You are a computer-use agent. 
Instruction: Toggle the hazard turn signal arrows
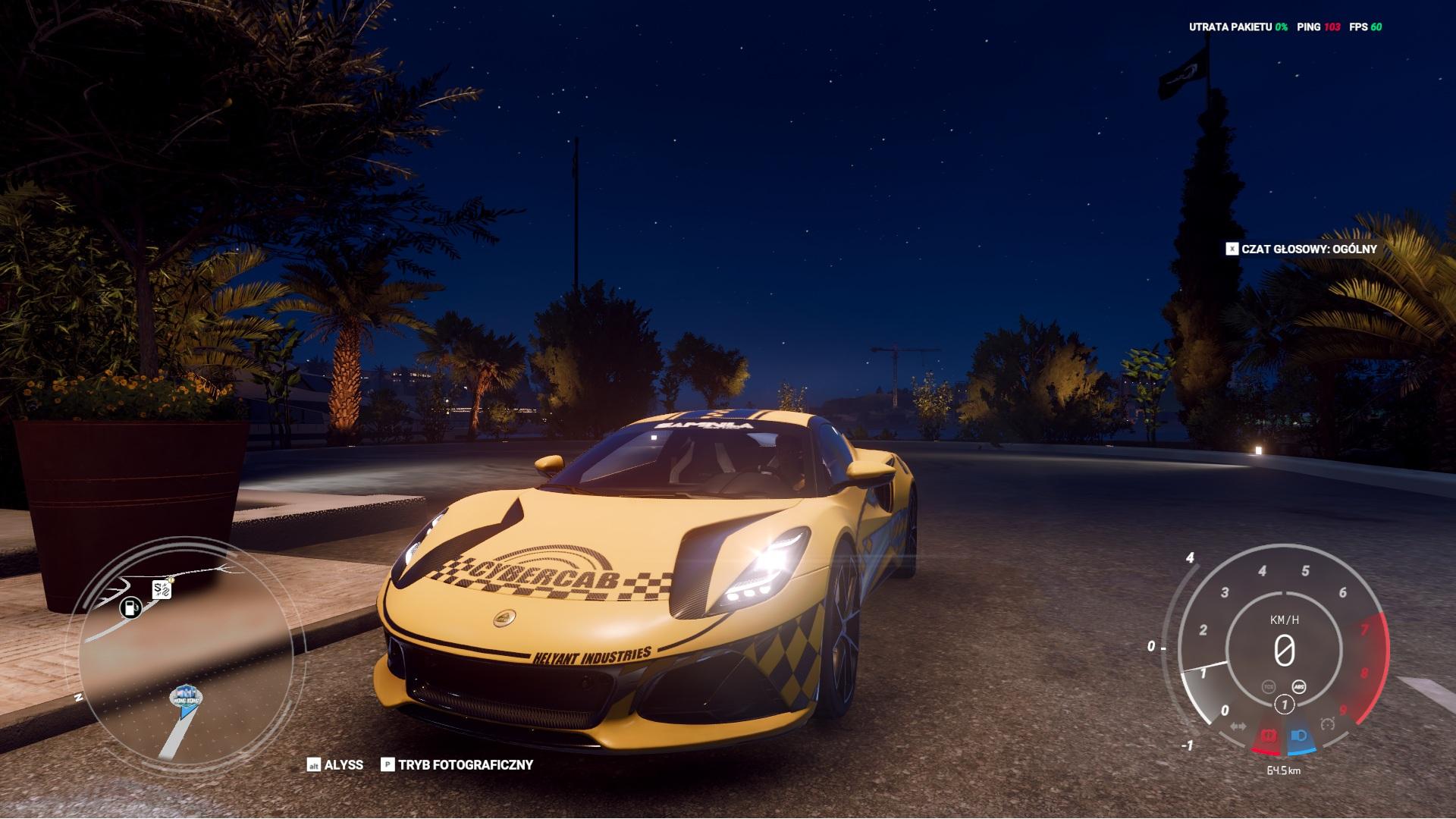(1238, 726)
